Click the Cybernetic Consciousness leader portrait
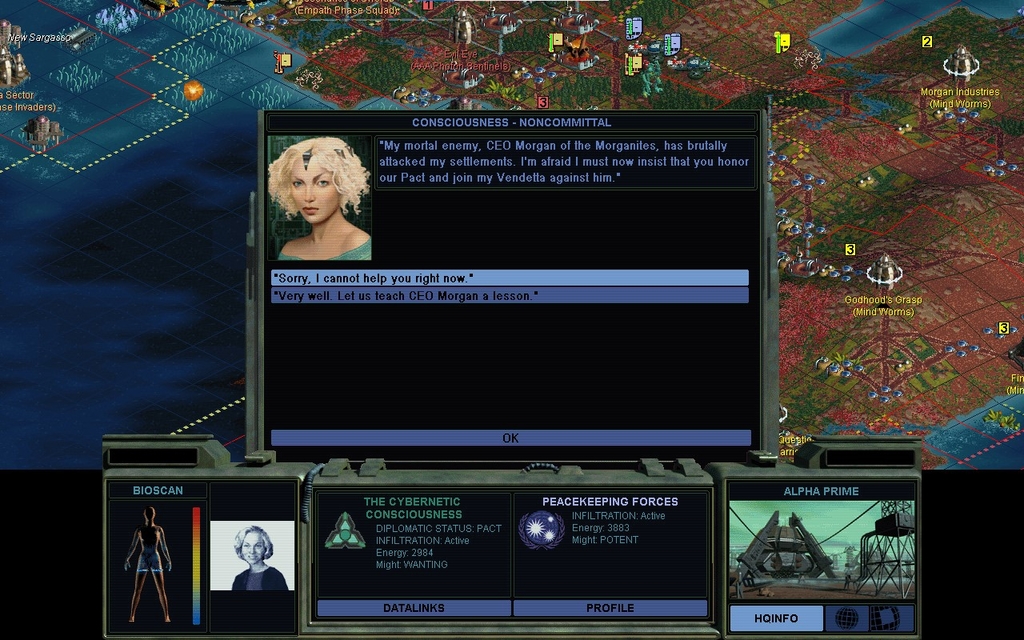This screenshot has height=640, width=1024. (x=320, y=197)
